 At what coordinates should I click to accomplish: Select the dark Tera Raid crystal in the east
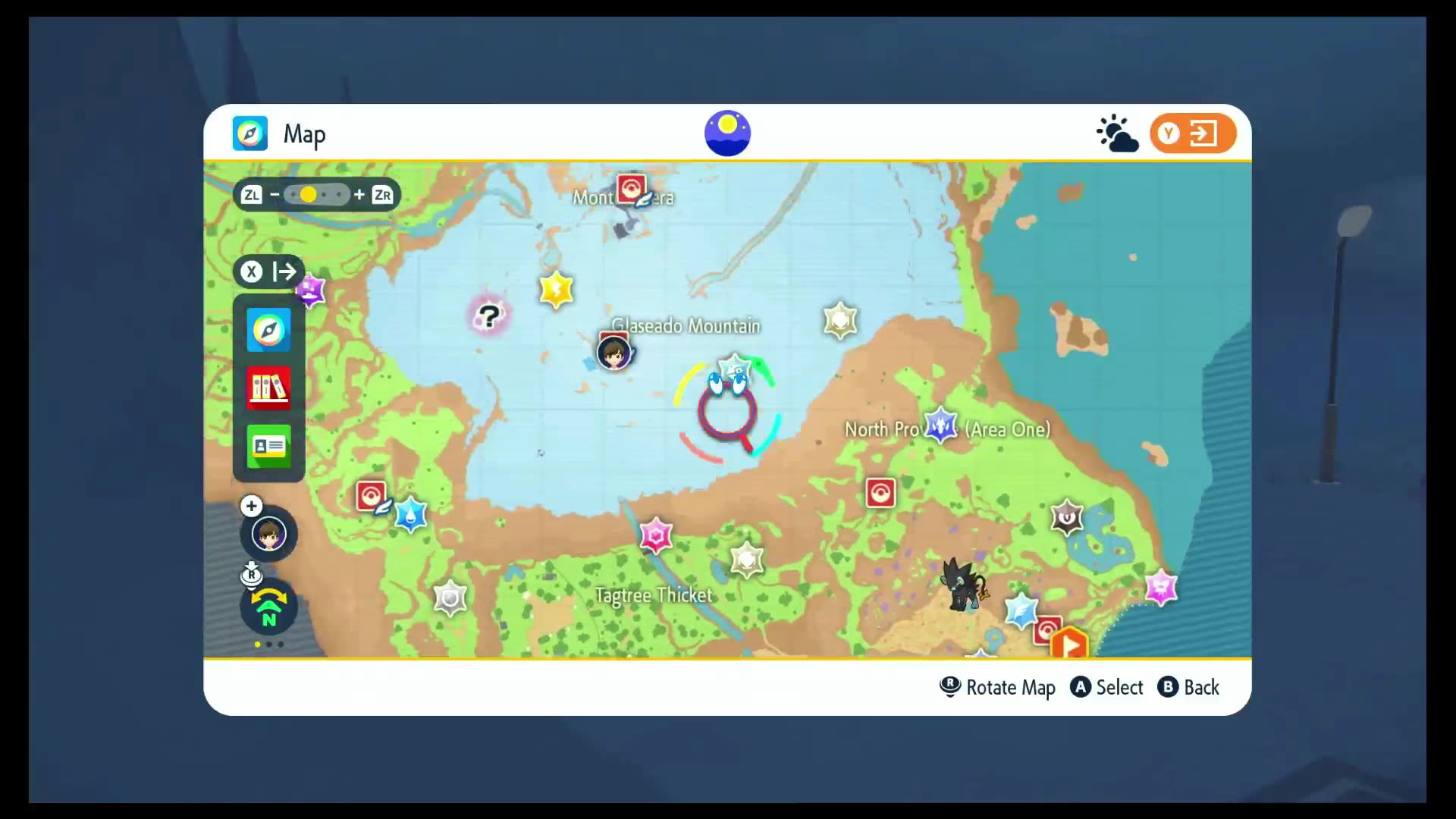1067,518
